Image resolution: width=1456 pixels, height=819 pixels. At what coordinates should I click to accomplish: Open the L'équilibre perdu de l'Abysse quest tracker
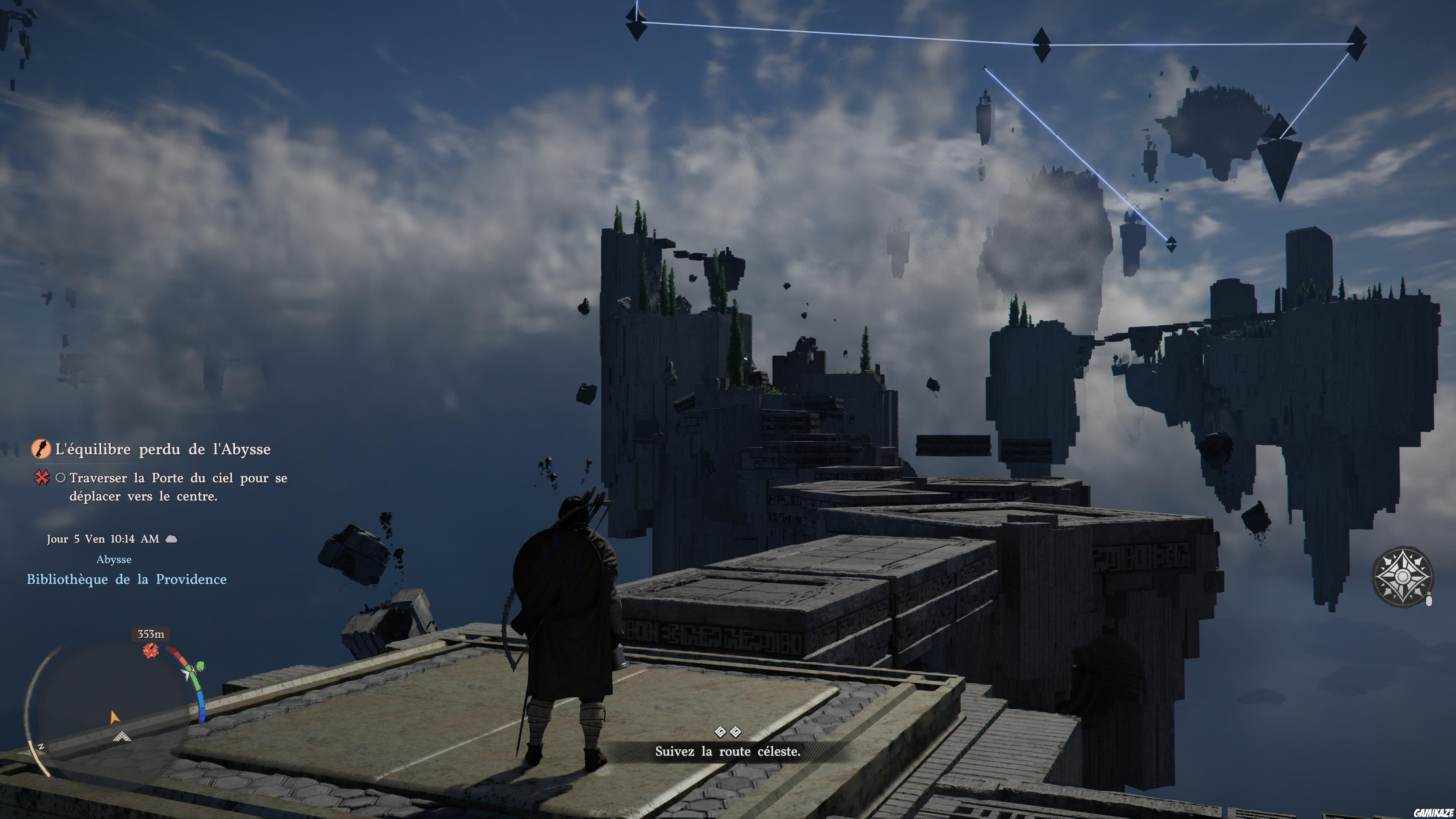[x=162, y=449]
